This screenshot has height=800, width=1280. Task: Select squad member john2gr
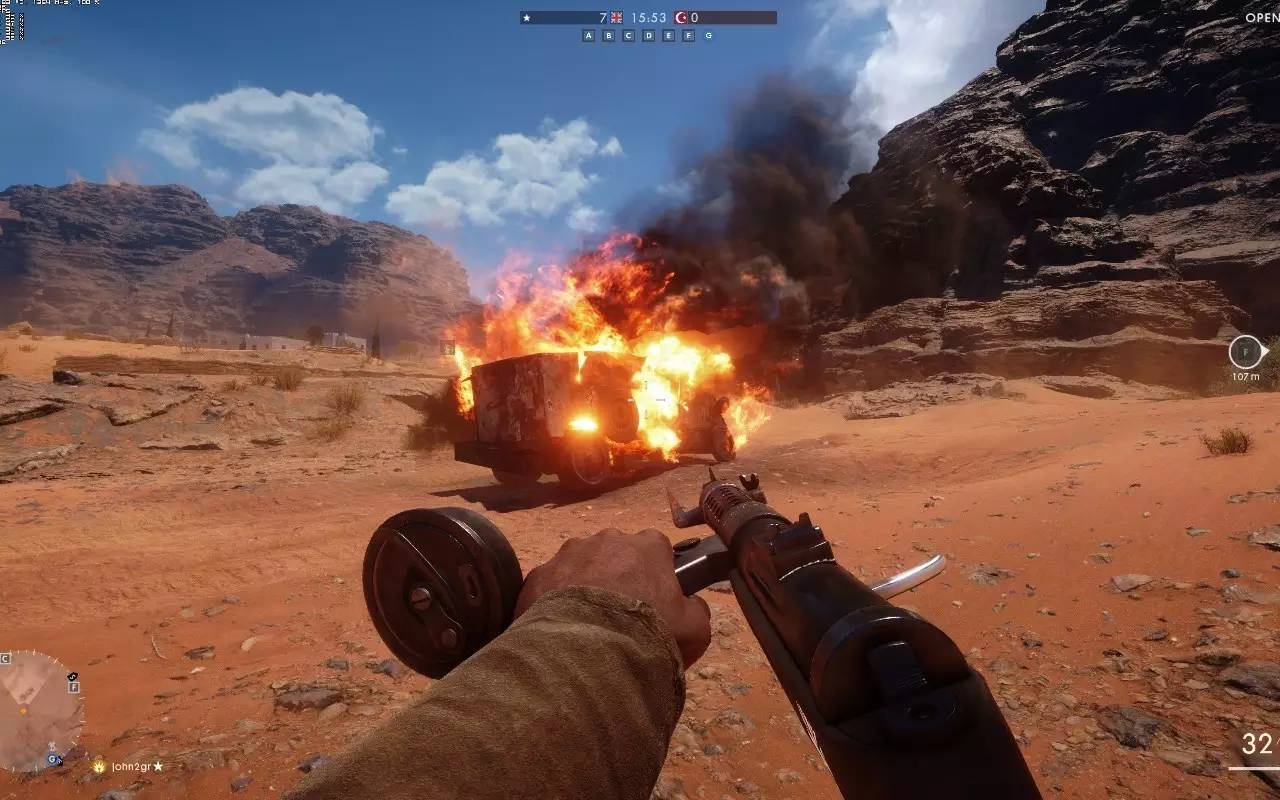[x=131, y=767]
